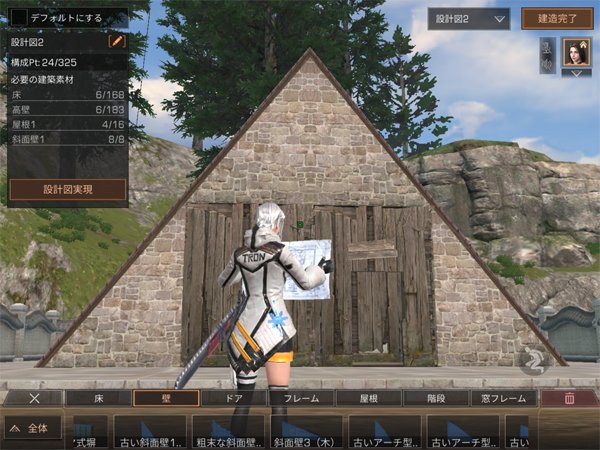The width and height of the screenshot is (600, 450).
Task: Select the female character portrait
Action: [576, 54]
